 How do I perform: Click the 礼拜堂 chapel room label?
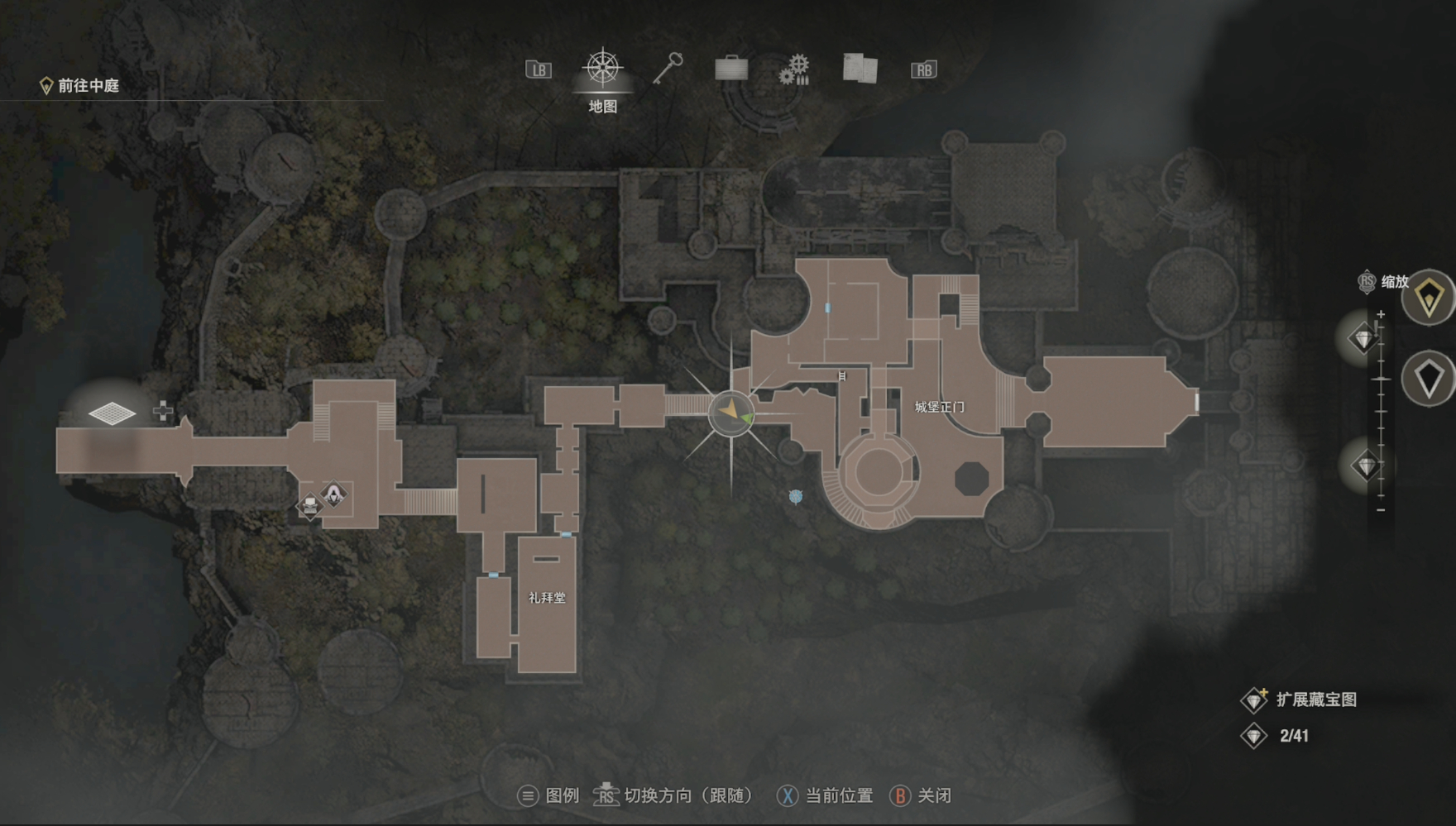tap(547, 598)
